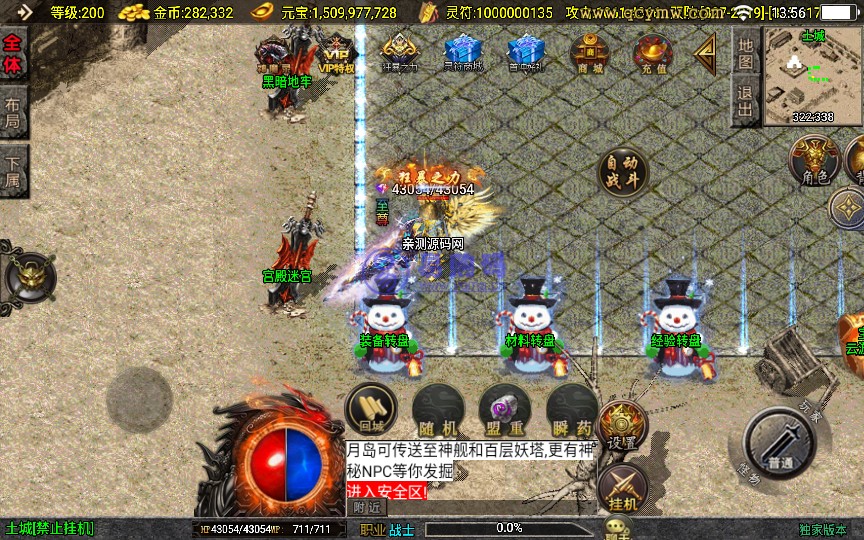Select the 附近 nearby chat tab

point(367,507)
